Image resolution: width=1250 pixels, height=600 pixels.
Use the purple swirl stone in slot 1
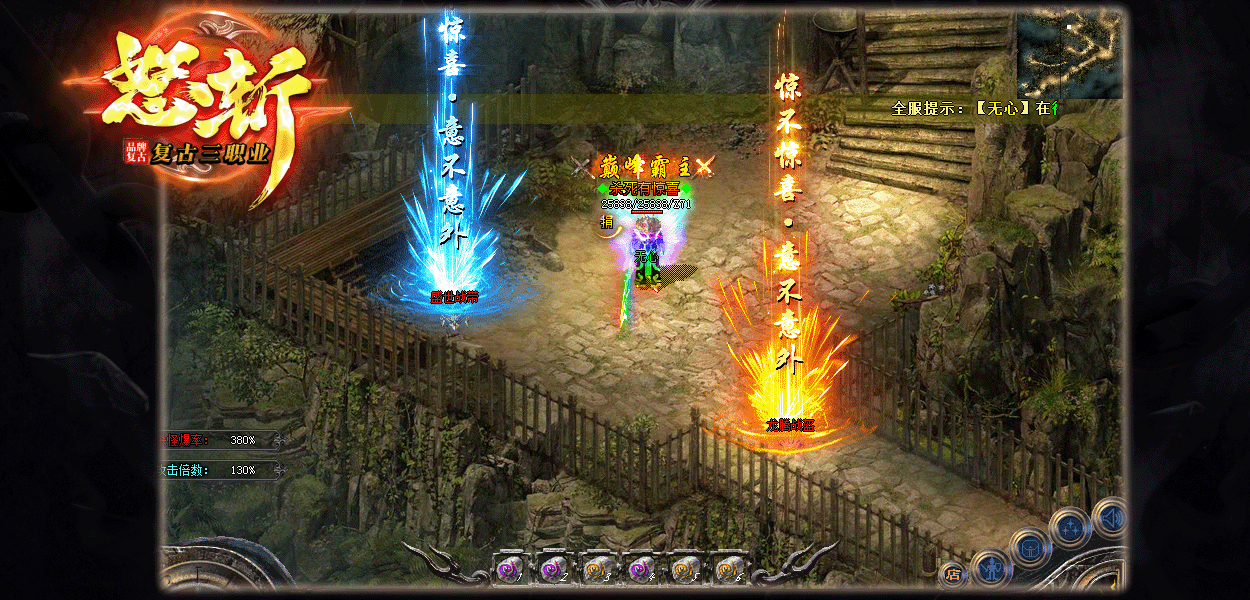(507, 570)
